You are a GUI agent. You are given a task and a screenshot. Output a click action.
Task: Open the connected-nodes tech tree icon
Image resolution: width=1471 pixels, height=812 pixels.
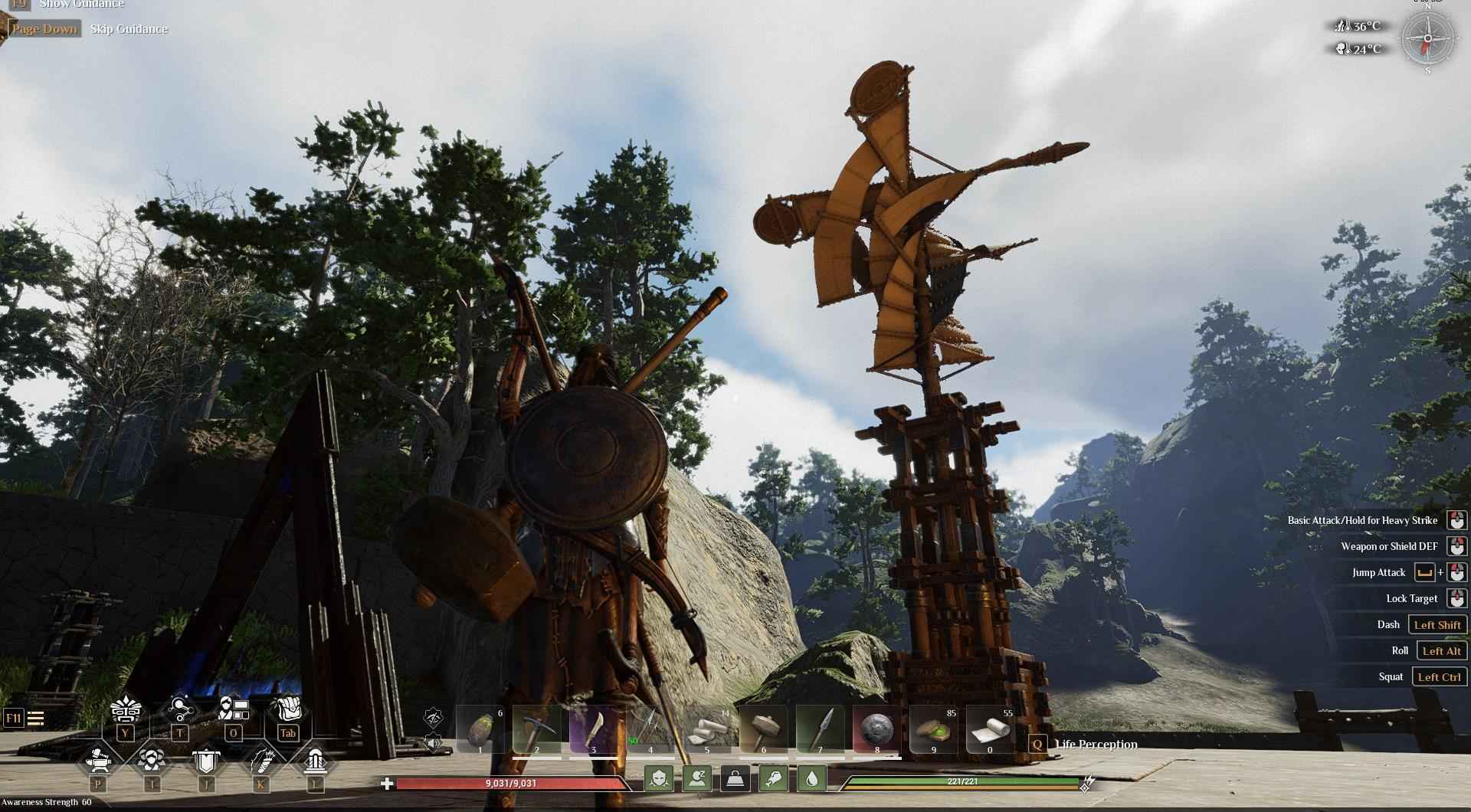click(x=179, y=710)
